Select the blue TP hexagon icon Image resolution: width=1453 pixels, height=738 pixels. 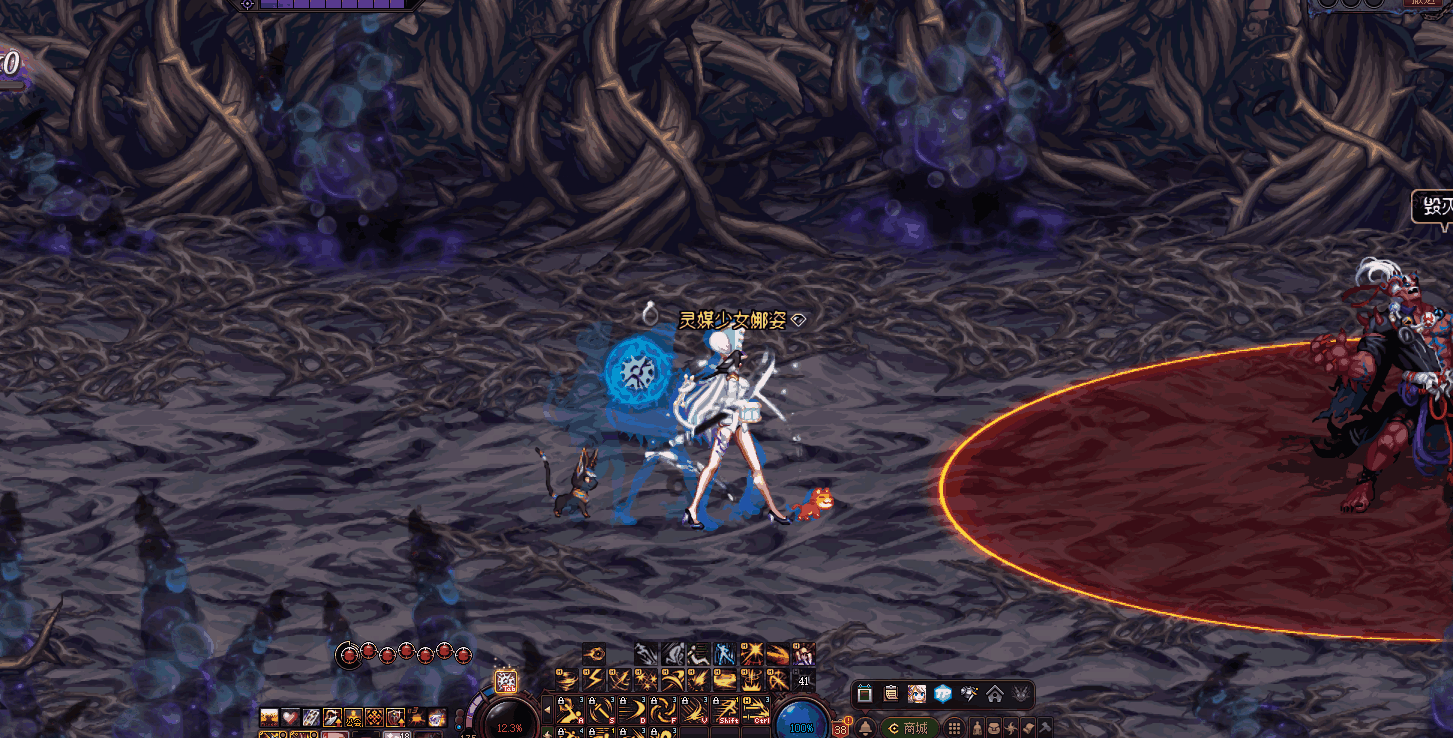pos(943,694)
